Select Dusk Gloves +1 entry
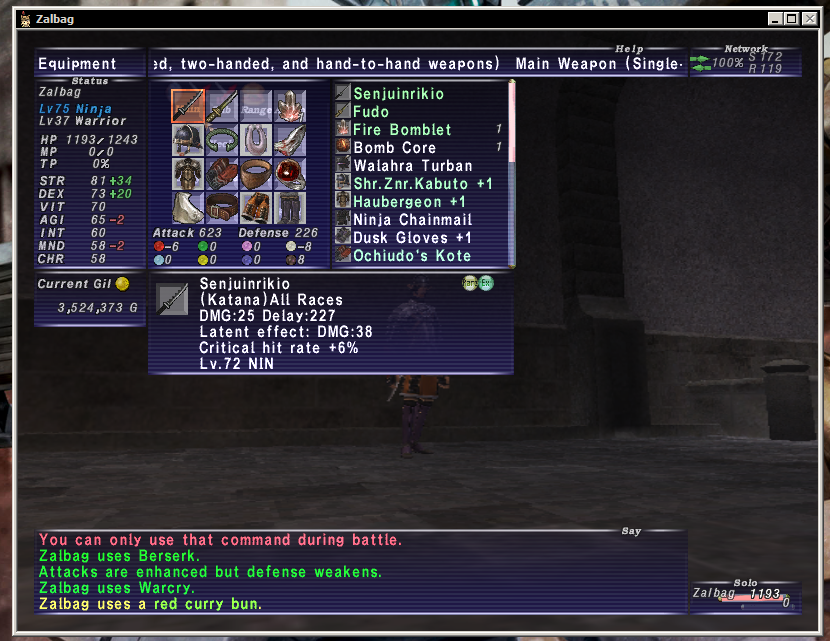The width and height of the screenshot is (830, 641). coord(412,237)
